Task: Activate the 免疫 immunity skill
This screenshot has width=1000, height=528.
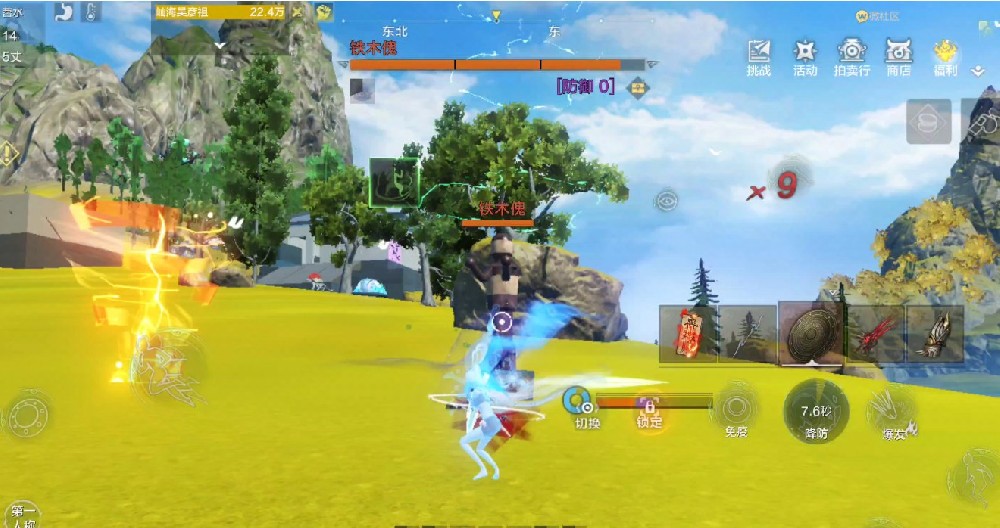Action: [x=737, y=410]
